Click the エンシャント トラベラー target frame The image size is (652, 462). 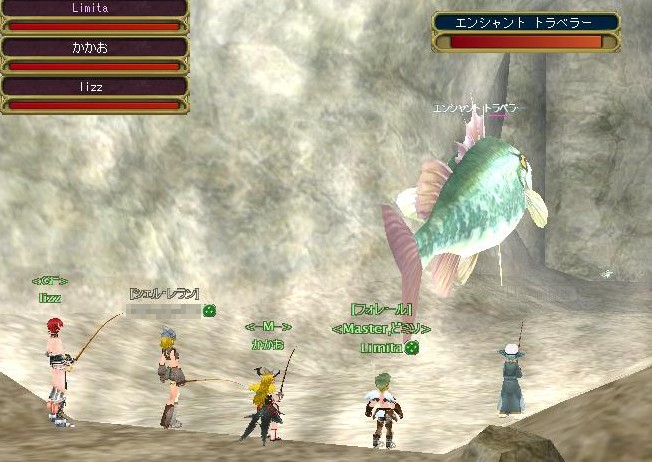click(x=526, y=31)
